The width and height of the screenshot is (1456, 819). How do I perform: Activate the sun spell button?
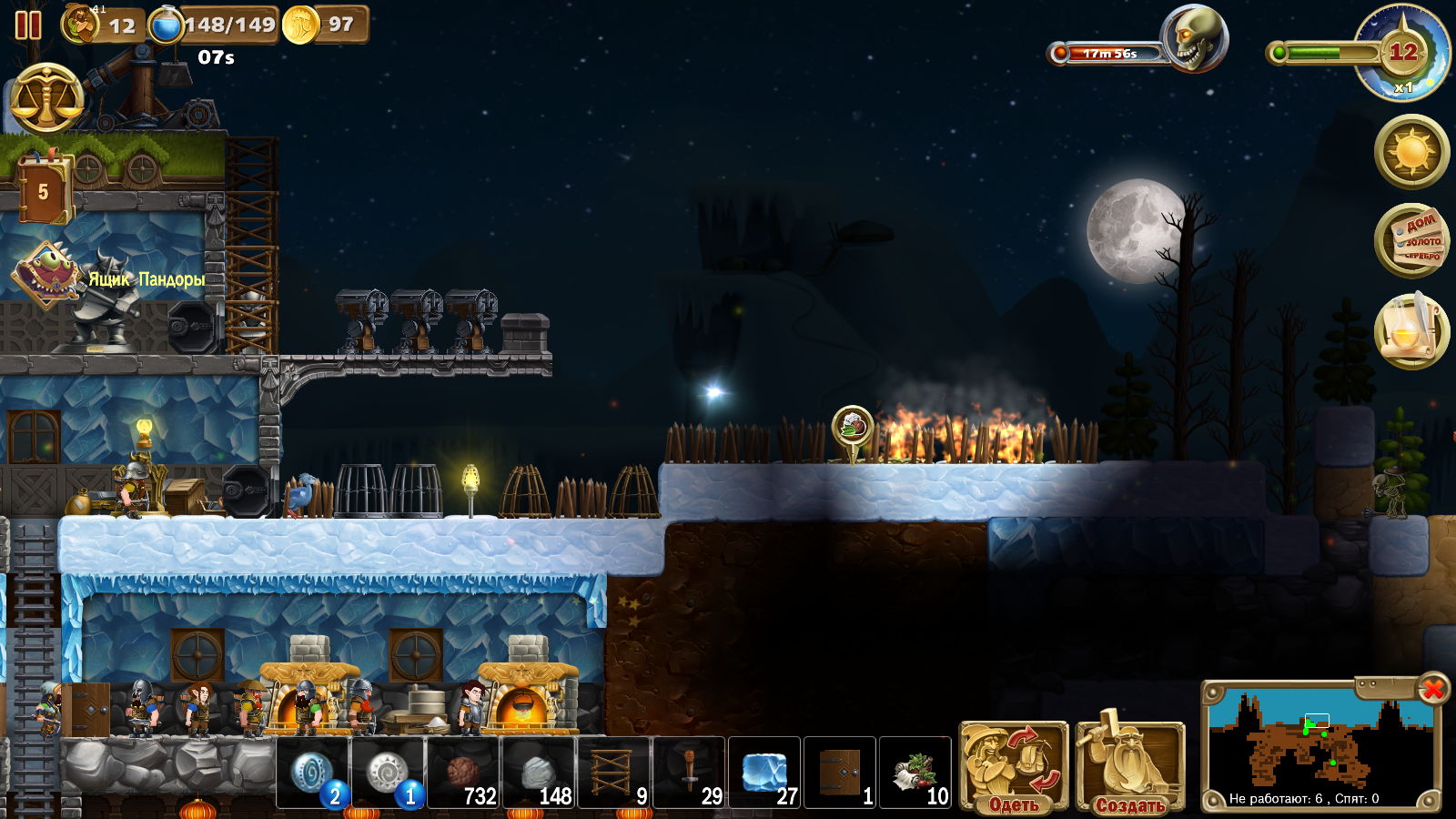tap(1411, 151)
